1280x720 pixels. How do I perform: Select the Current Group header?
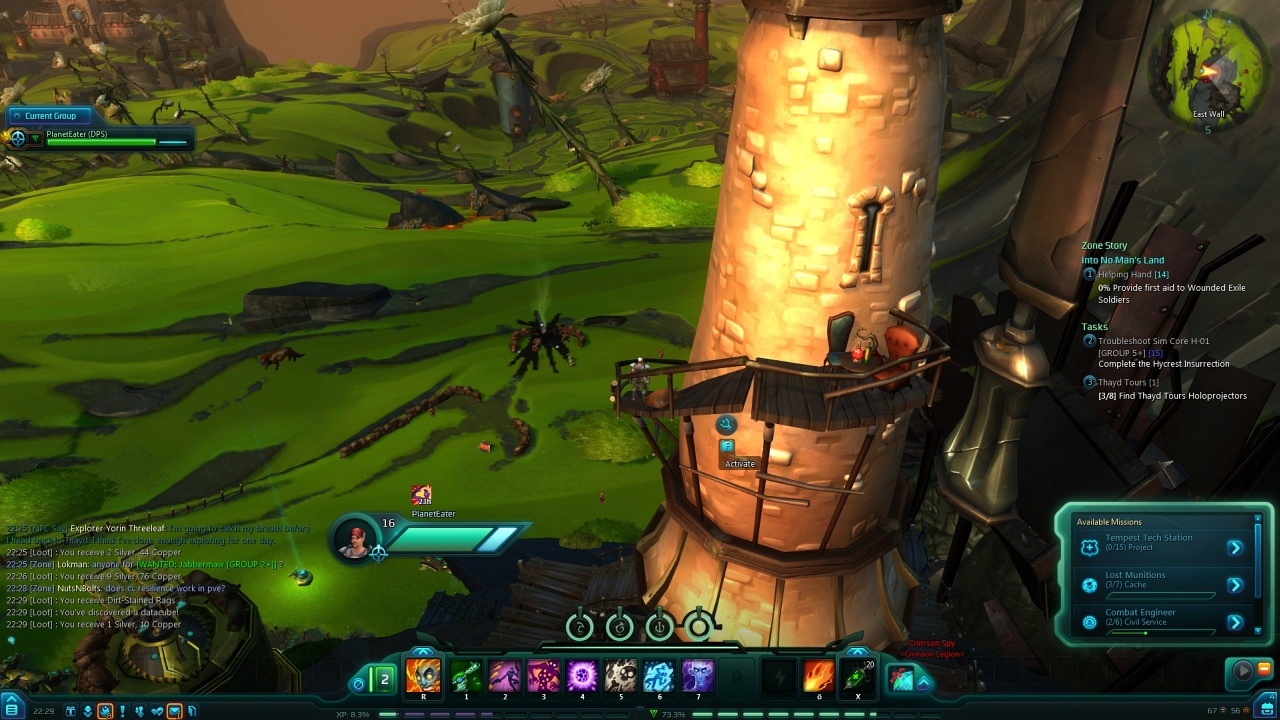point(50,116)
